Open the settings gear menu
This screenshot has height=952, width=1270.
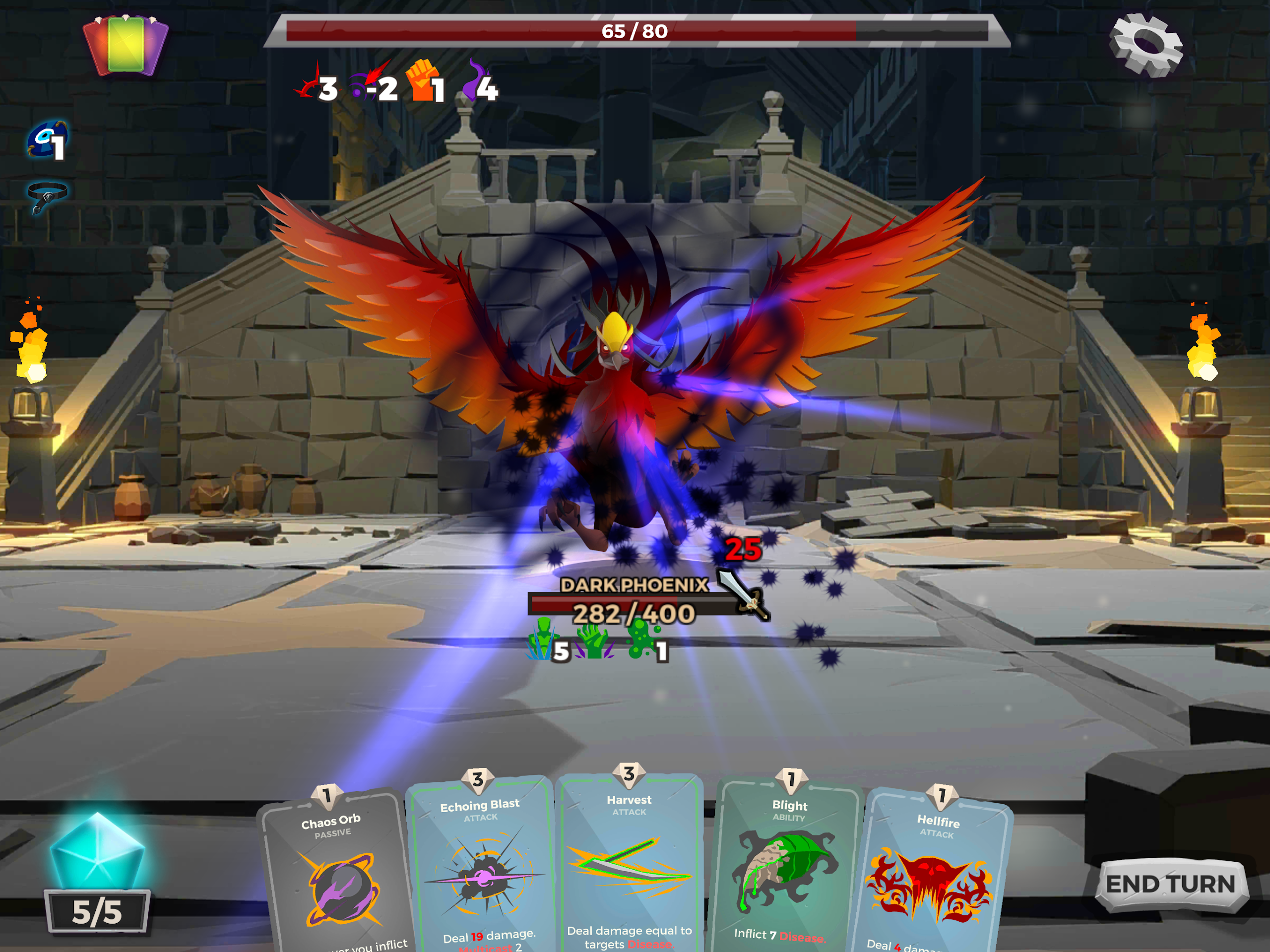(1145, 45)
